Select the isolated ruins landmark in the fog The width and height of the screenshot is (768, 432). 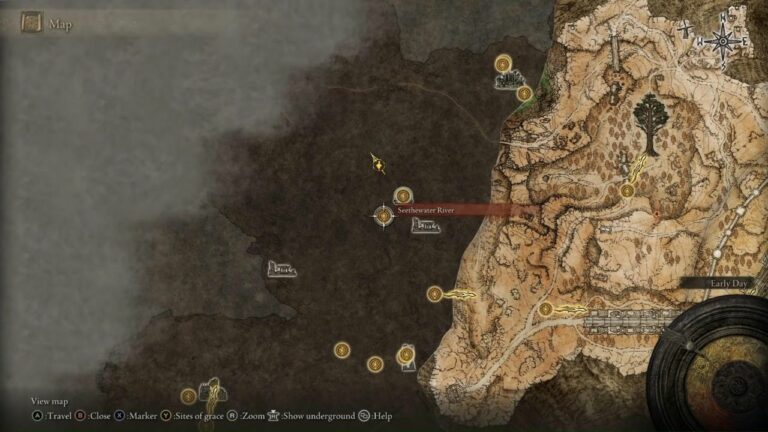pyautogui.click(x=281, y=268)
